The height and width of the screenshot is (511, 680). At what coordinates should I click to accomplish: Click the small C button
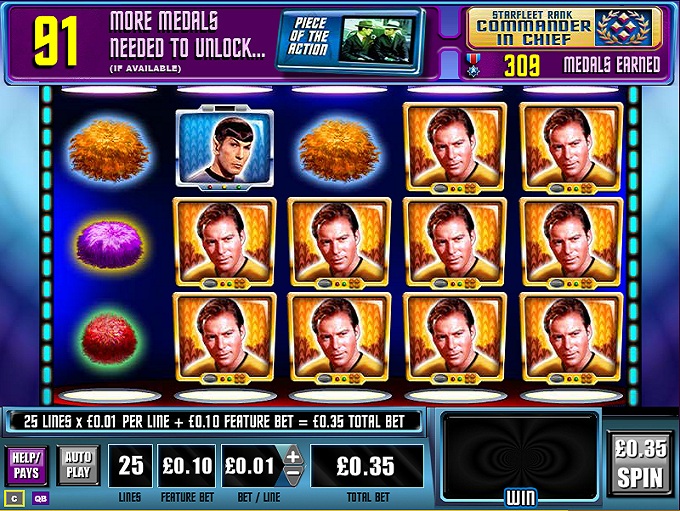tap(15, 497)
